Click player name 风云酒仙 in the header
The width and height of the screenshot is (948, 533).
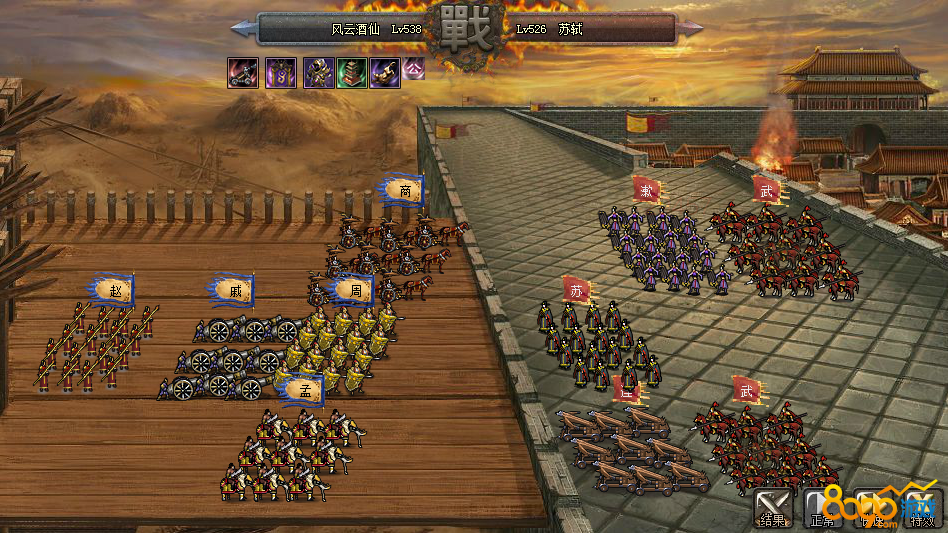point(356,29)
